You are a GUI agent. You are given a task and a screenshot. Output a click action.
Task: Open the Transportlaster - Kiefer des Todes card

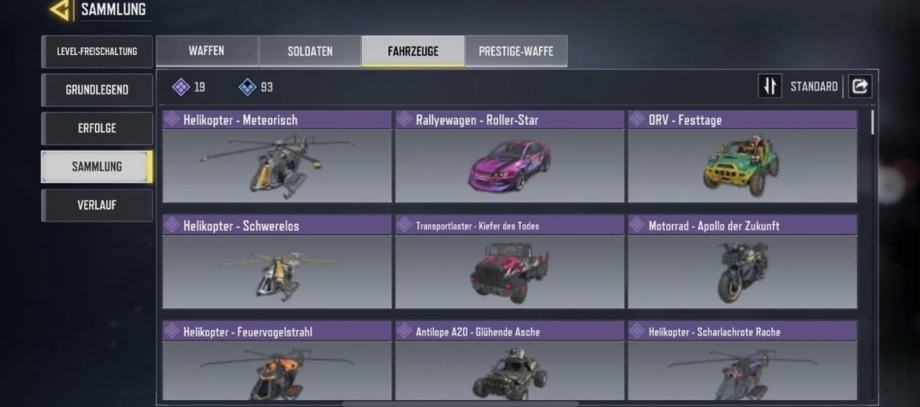tap(509, 262)
